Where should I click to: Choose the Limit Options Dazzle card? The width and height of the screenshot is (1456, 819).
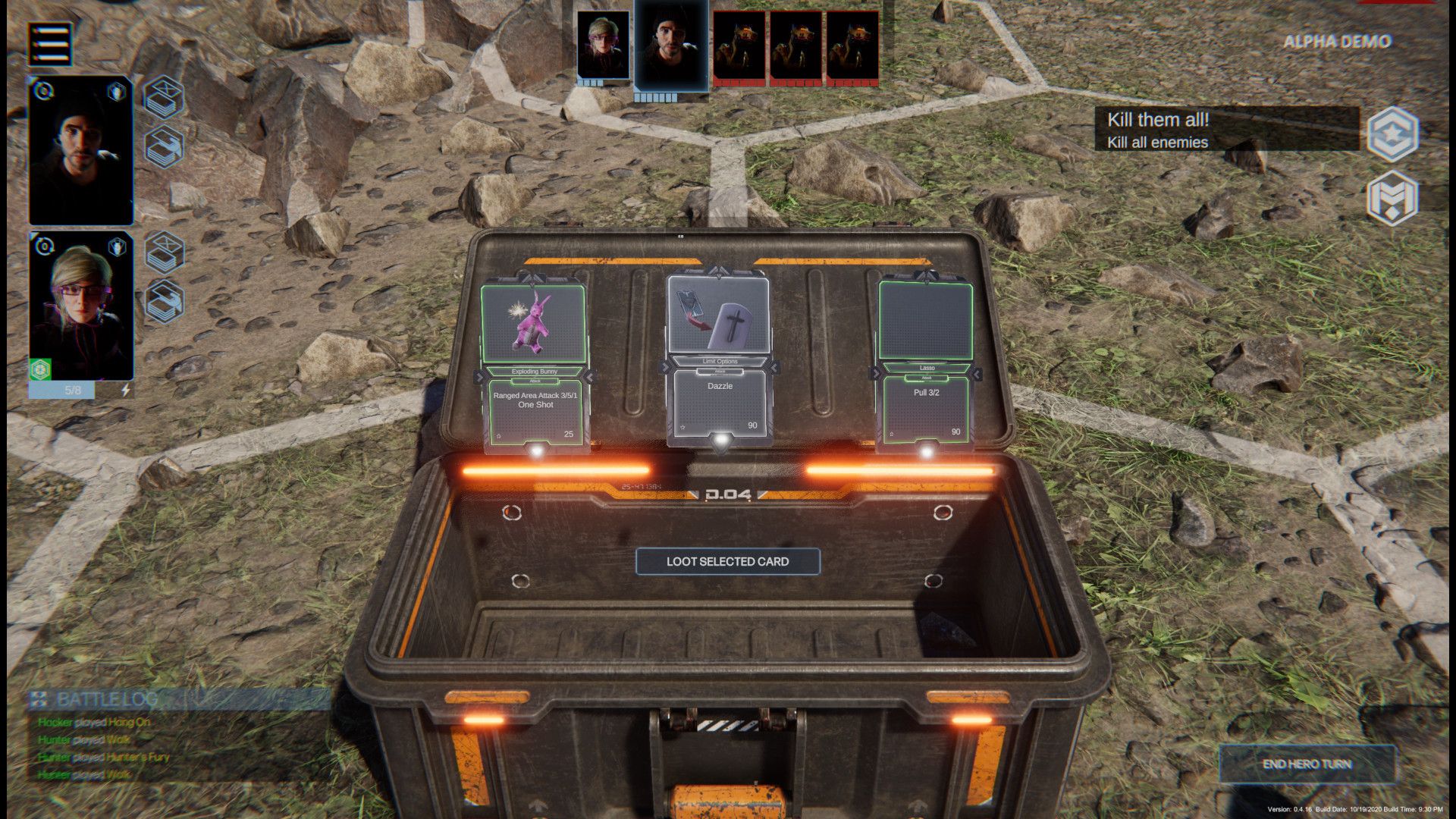pos(719,356)
